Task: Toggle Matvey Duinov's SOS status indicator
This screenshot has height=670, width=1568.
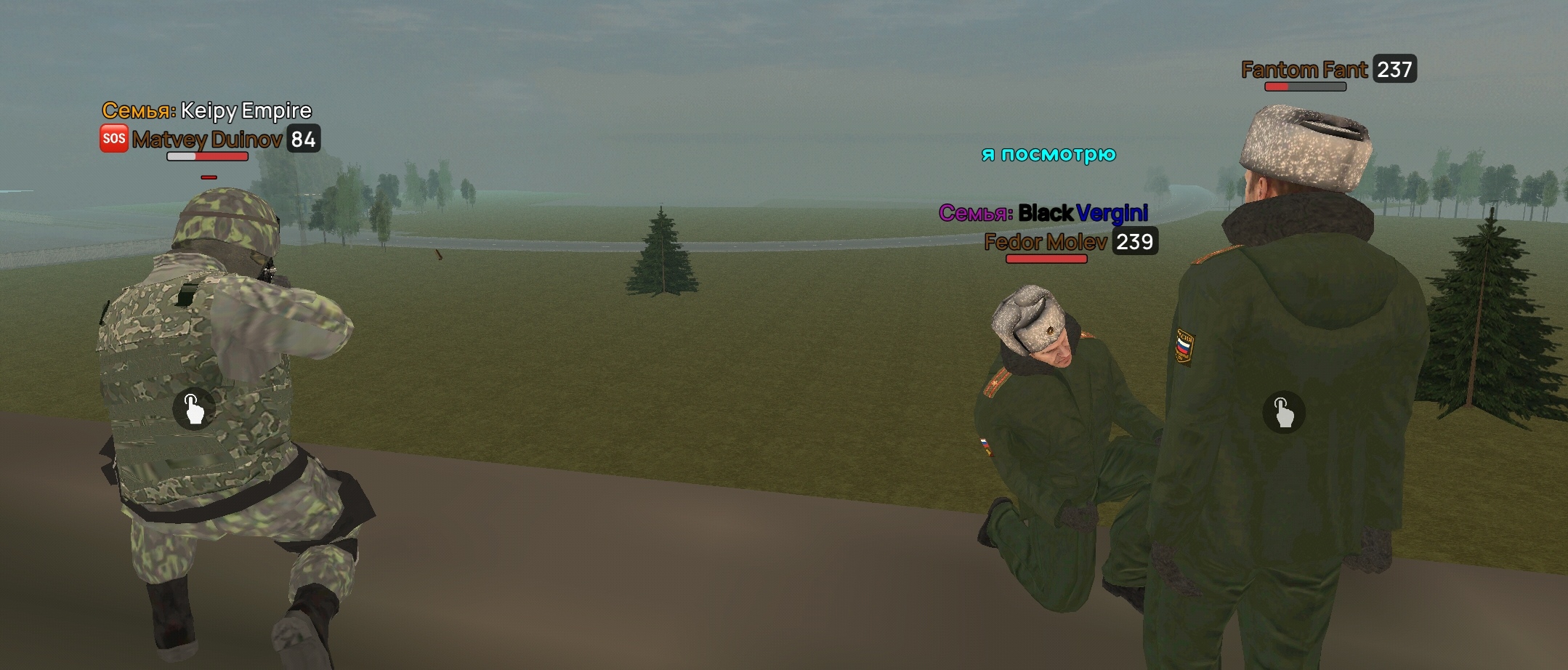Action: coord(113,137)
